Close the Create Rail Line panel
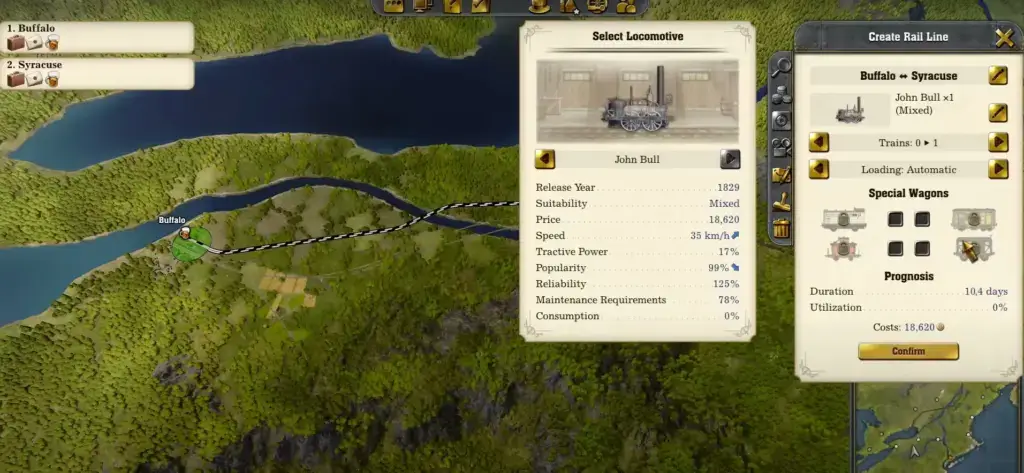Screen dimensions: 1024x473 tap(1003, 38)
